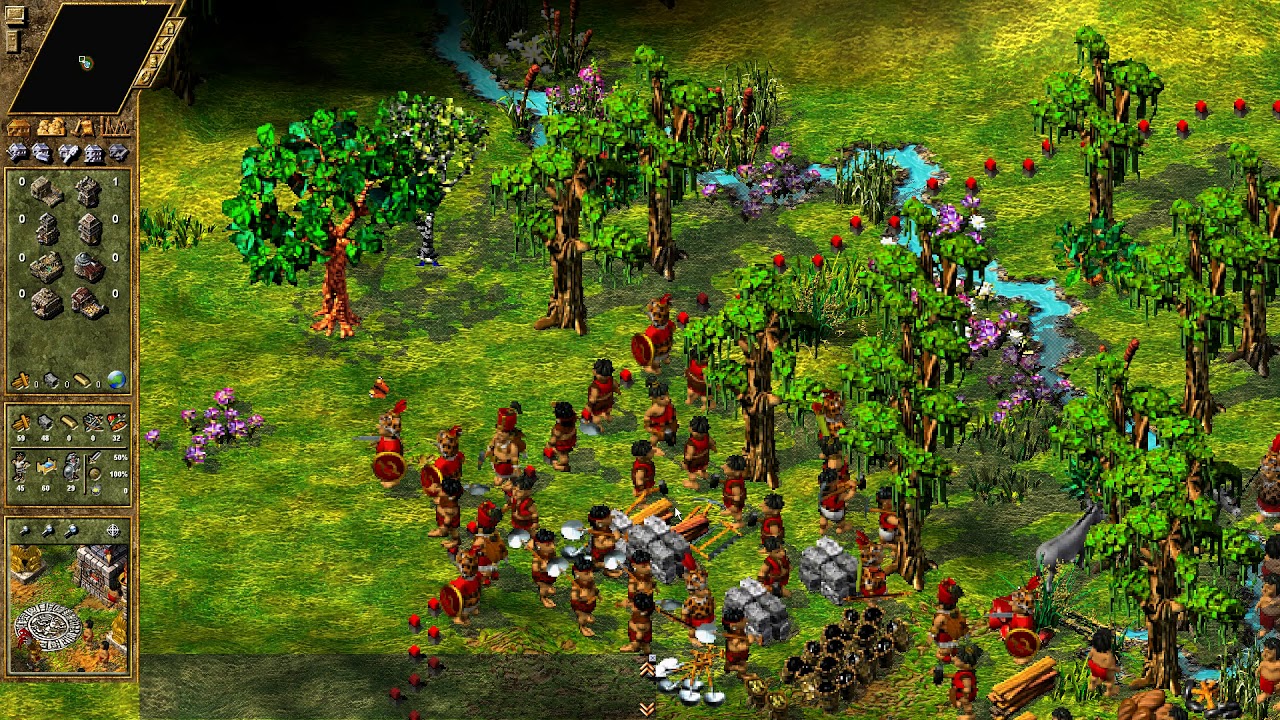
Task: Cancel the construction site with the X button
Action: coord(652,658)
